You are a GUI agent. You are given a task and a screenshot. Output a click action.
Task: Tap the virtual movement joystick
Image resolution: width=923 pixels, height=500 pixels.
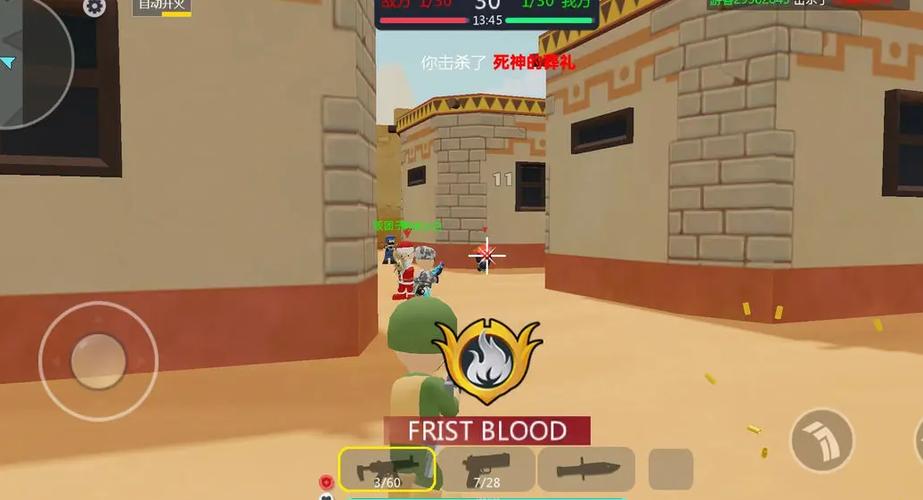(98, 361)
